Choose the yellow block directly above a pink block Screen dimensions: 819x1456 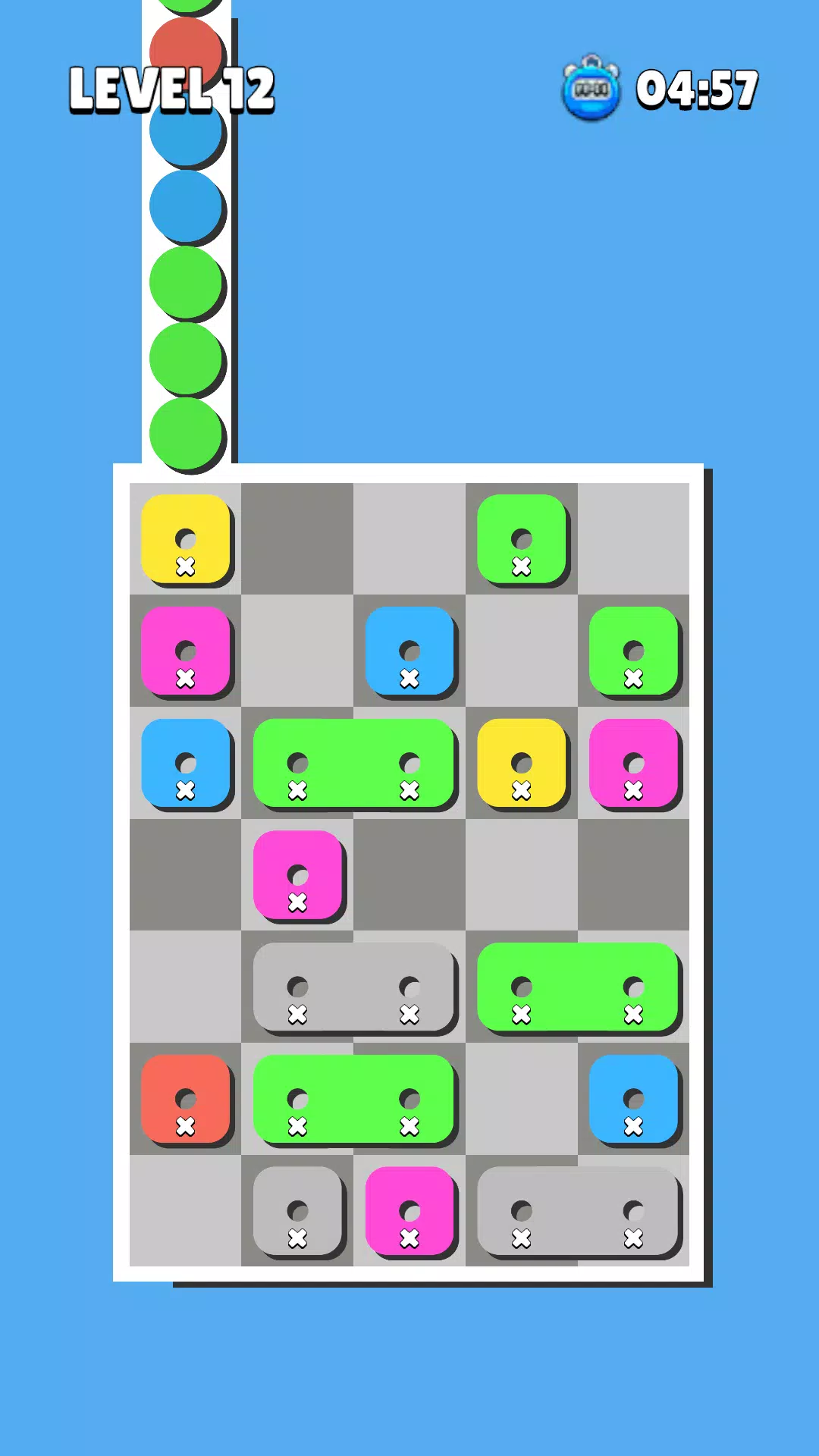pos(186,539)
